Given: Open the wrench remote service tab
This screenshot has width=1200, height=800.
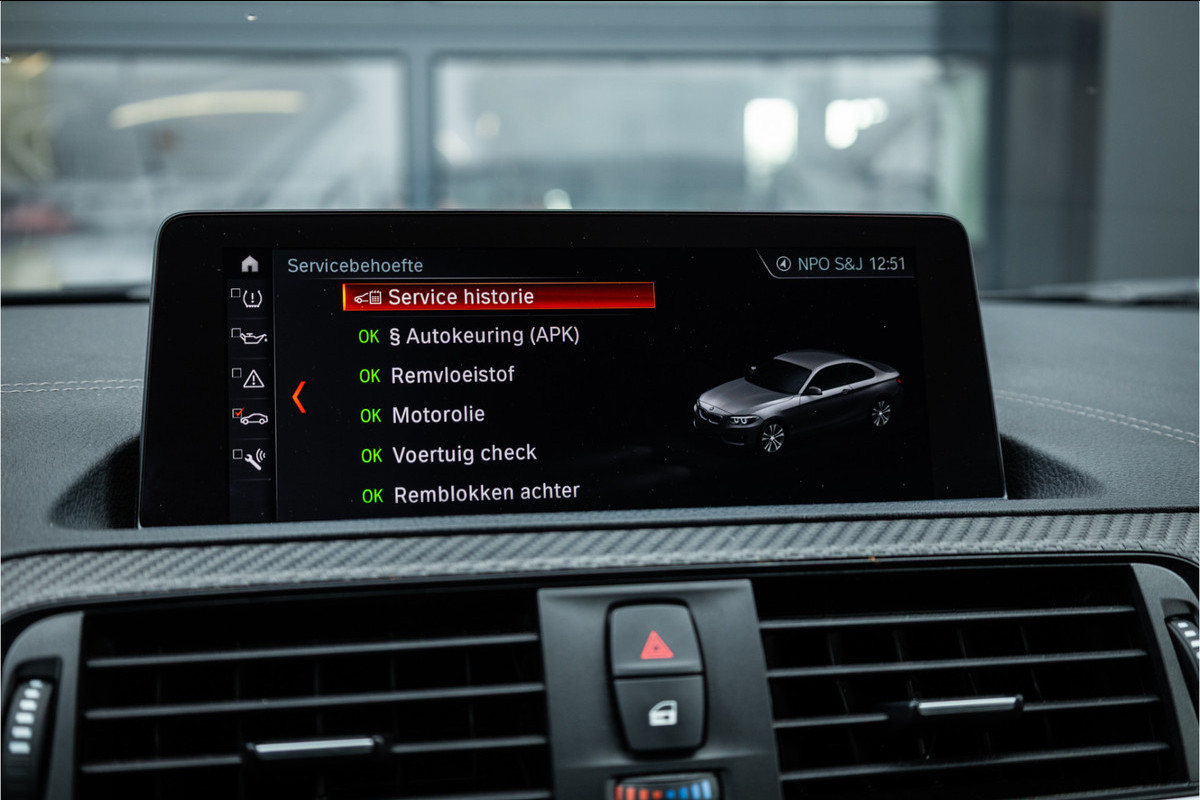Looking at the screenshot, I should (251, 458).
